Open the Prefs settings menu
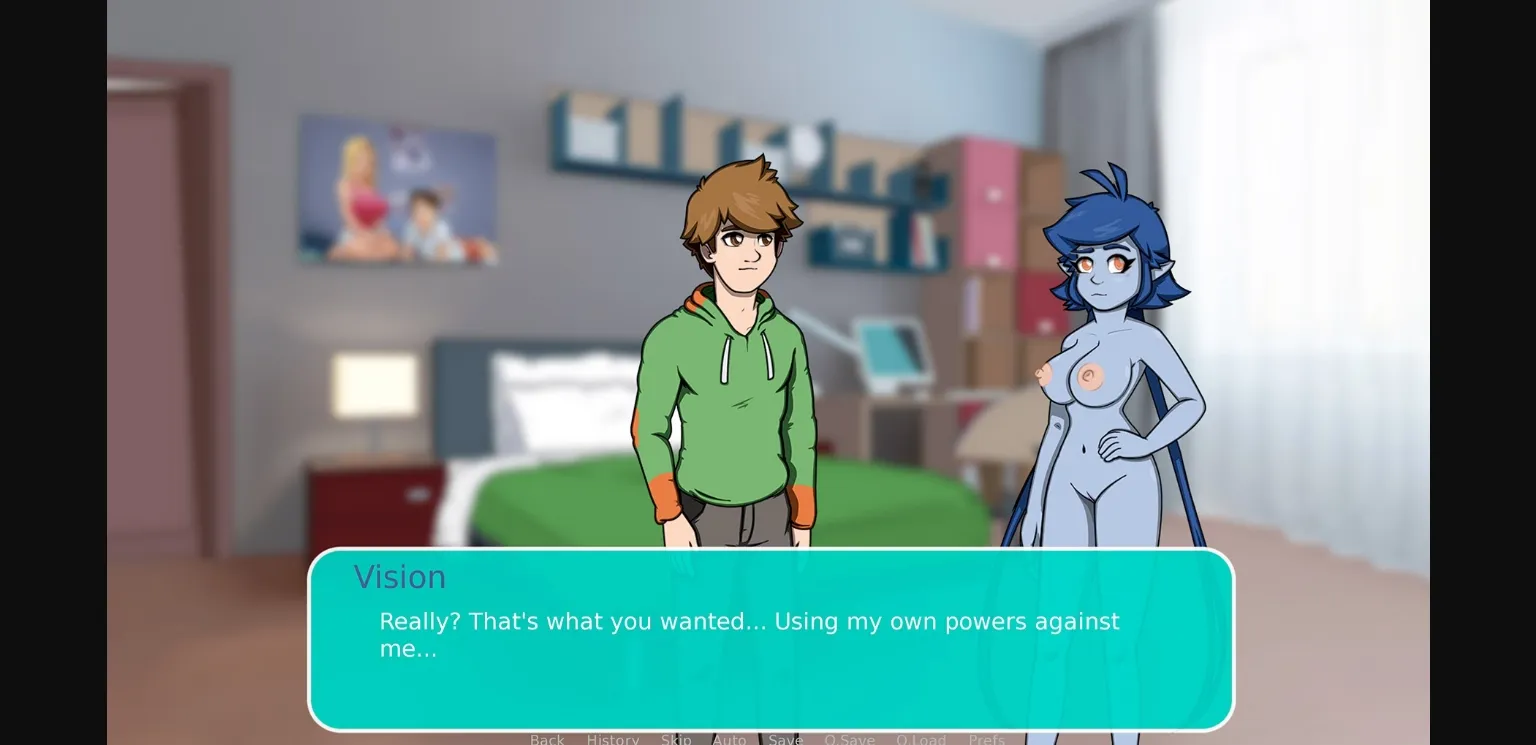This screenshot has height=745, width=1536. 987,739
